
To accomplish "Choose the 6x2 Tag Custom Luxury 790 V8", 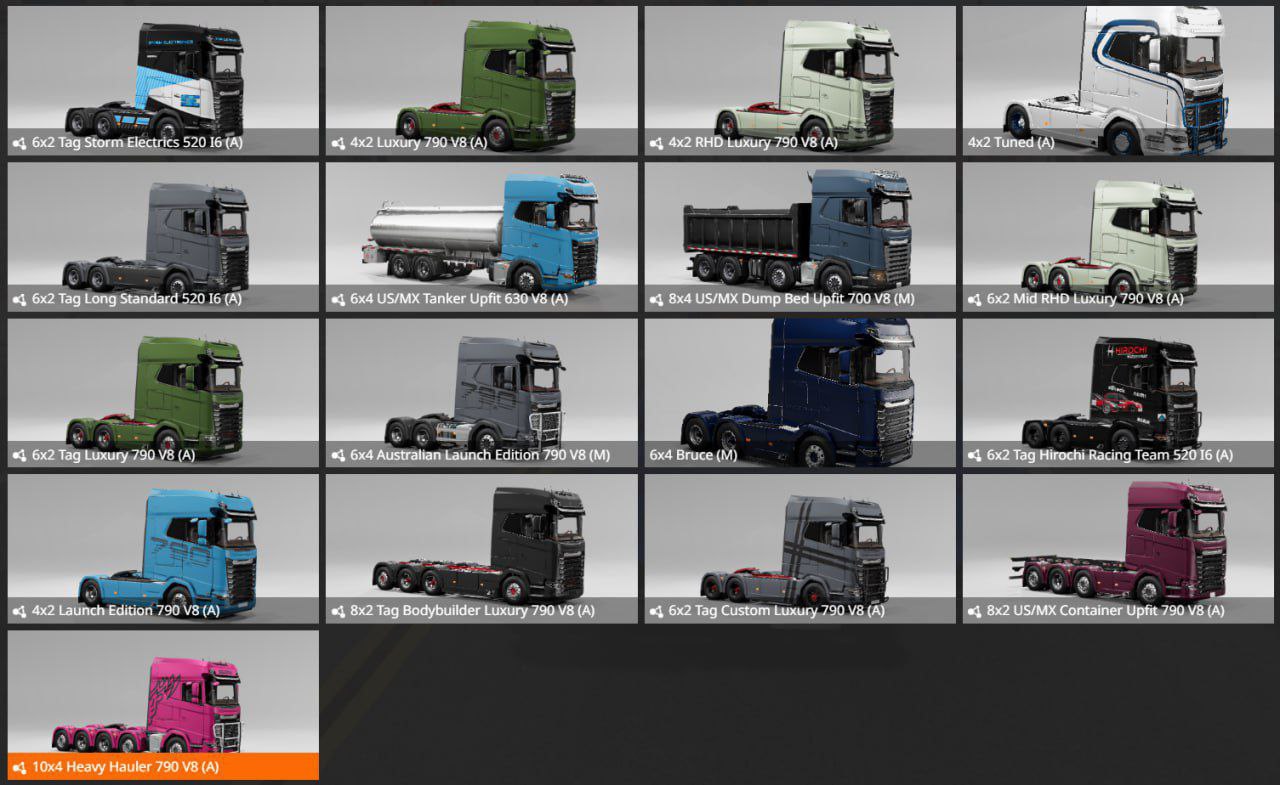I will click(800, 550).
